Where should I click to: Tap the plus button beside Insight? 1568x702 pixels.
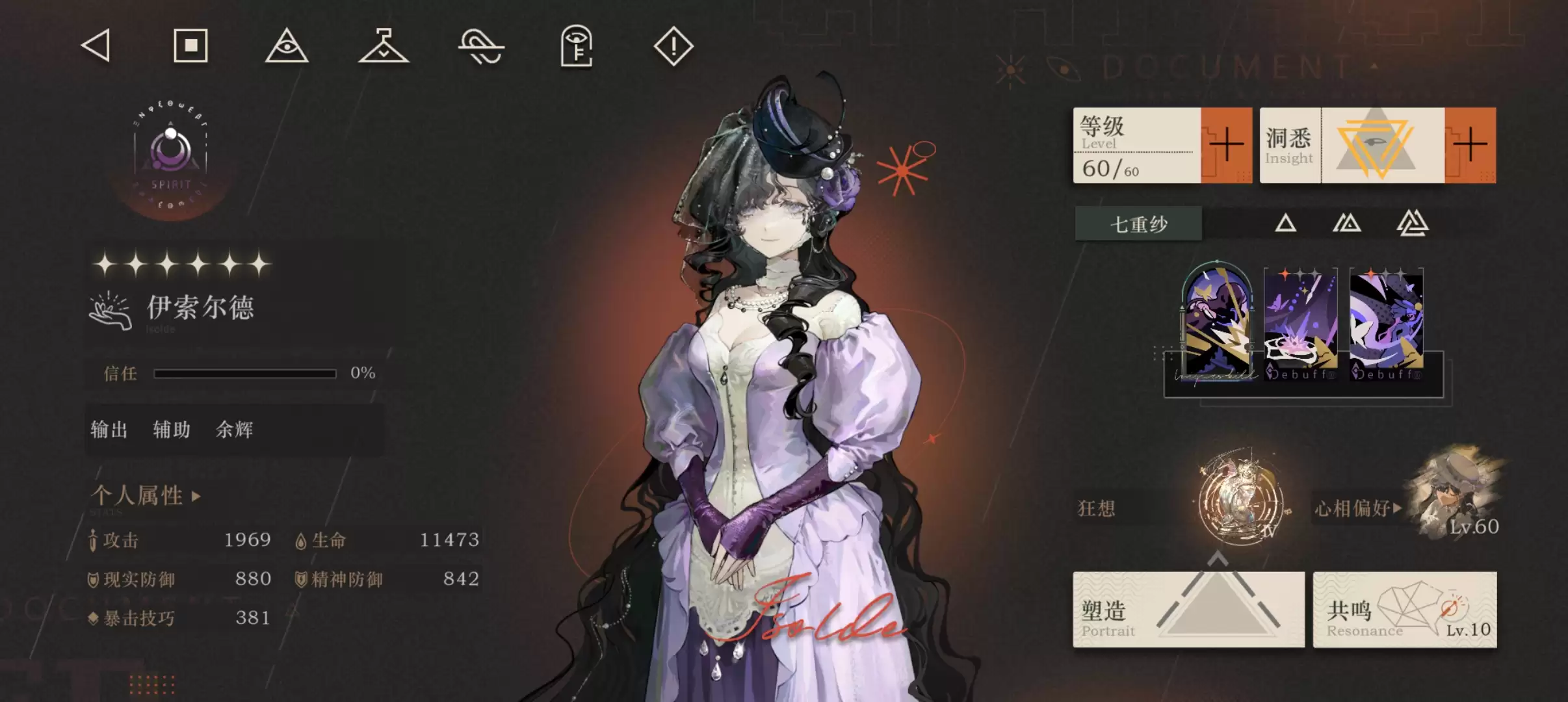1470,145
